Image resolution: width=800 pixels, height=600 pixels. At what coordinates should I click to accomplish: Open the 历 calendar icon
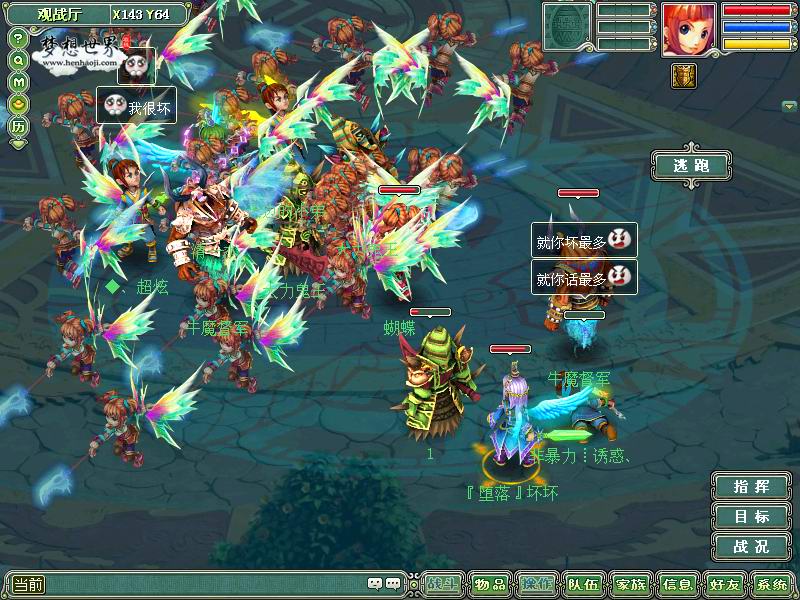18,127
